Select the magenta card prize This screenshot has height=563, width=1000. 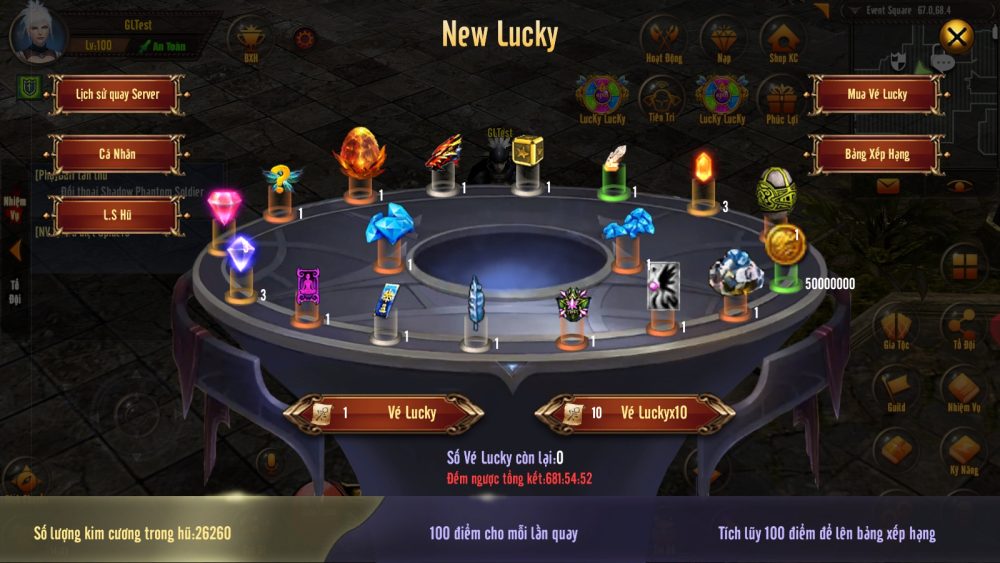307,289
